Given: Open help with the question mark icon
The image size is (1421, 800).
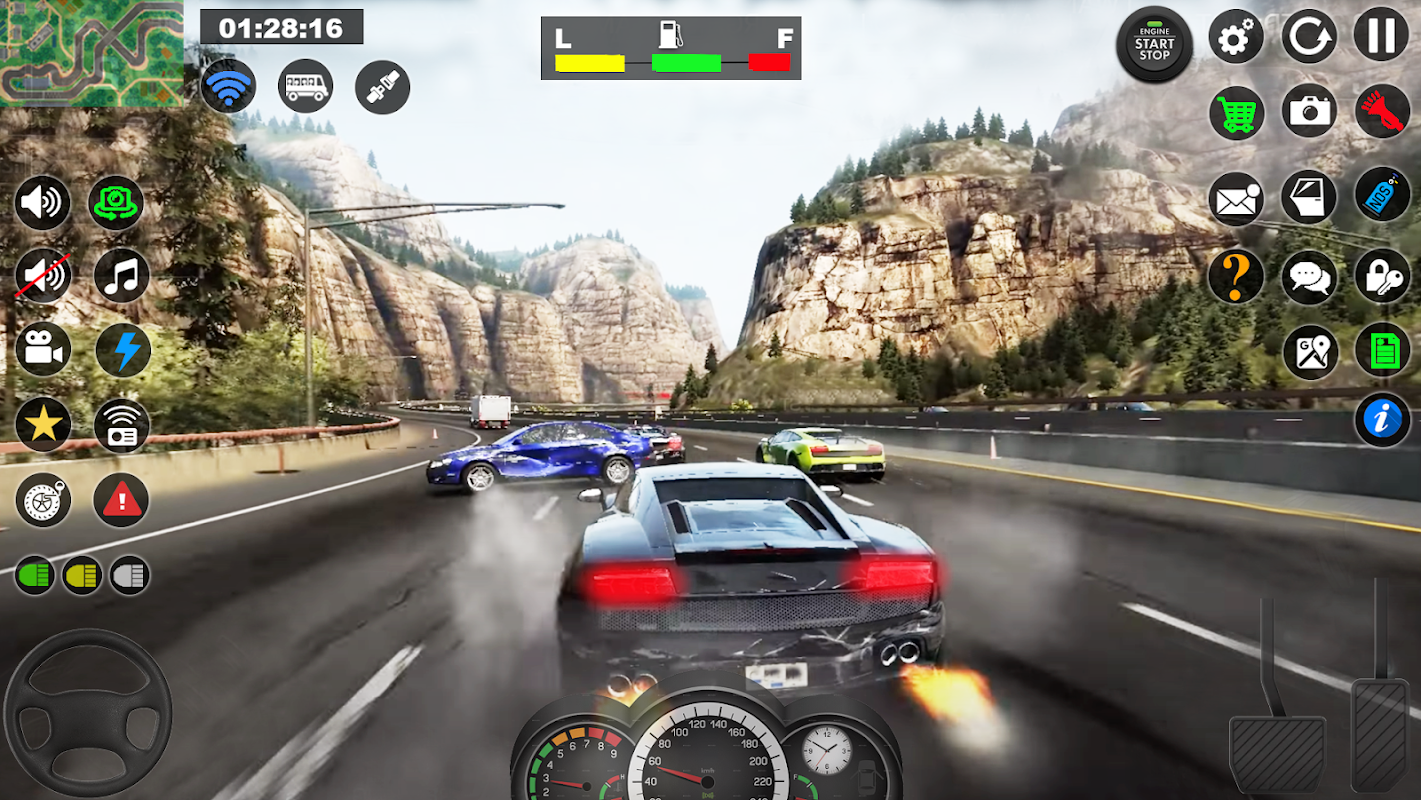Looking at the screenshot, I should pyautogui.click(x=1235, y=276).
